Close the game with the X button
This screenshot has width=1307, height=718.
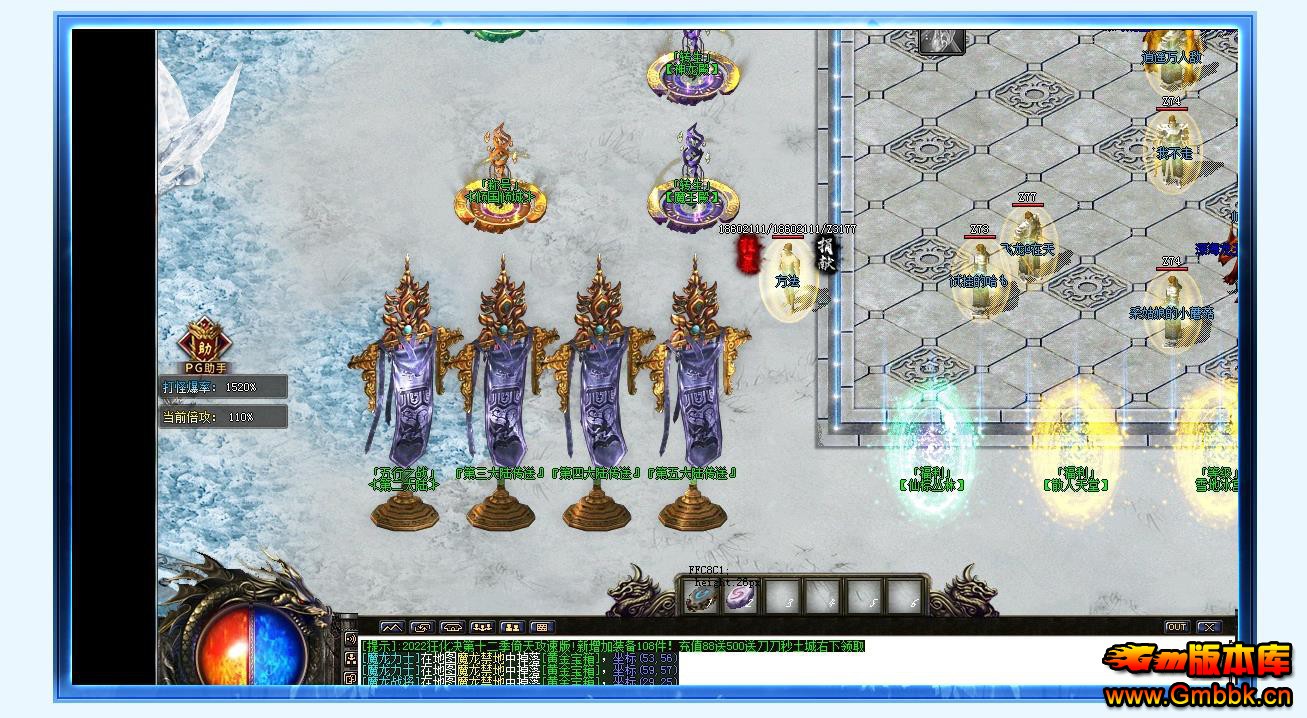coord(1209,627)
